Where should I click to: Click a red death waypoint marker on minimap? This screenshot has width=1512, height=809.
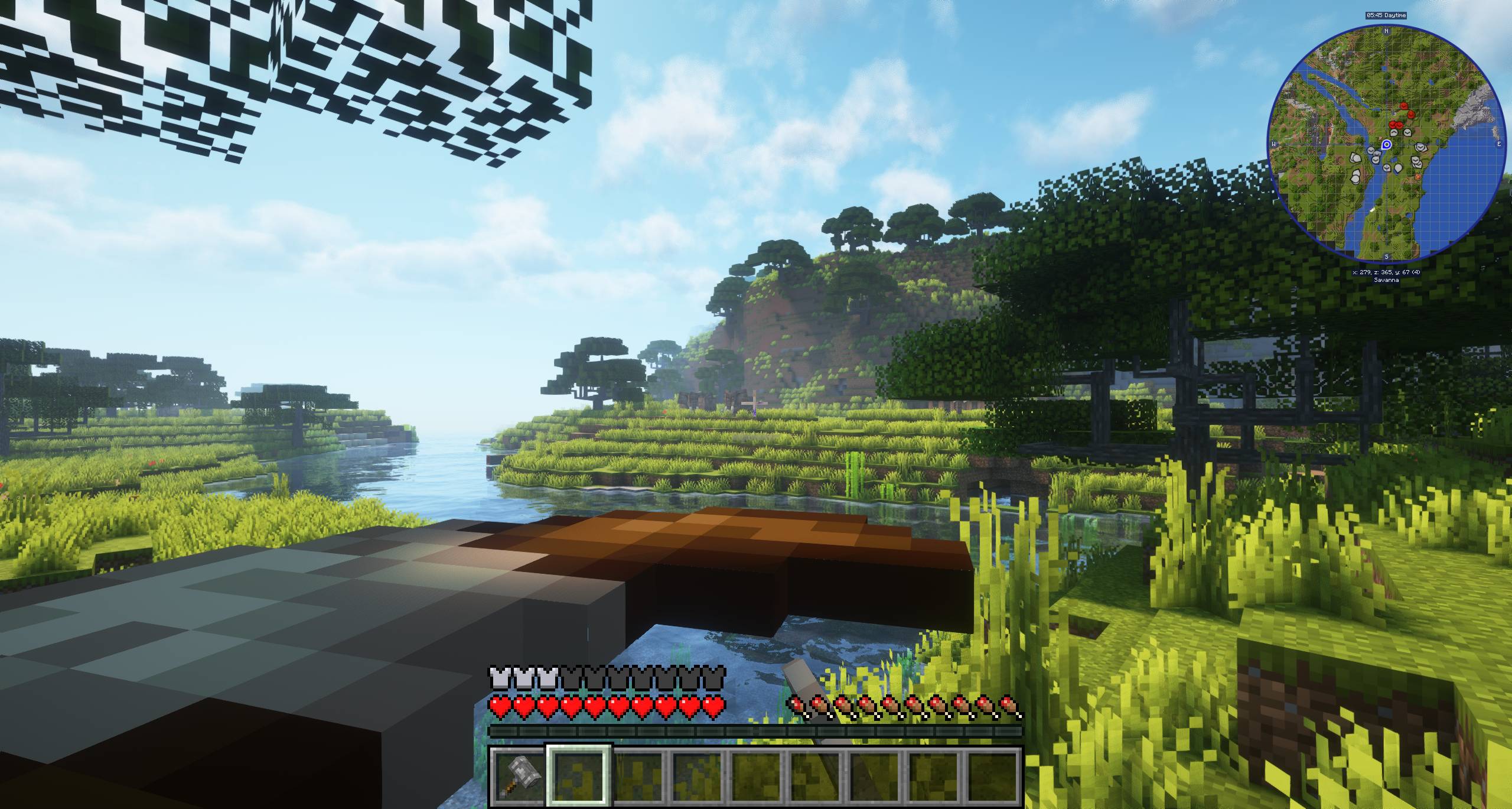click(x=1405, y=106)
